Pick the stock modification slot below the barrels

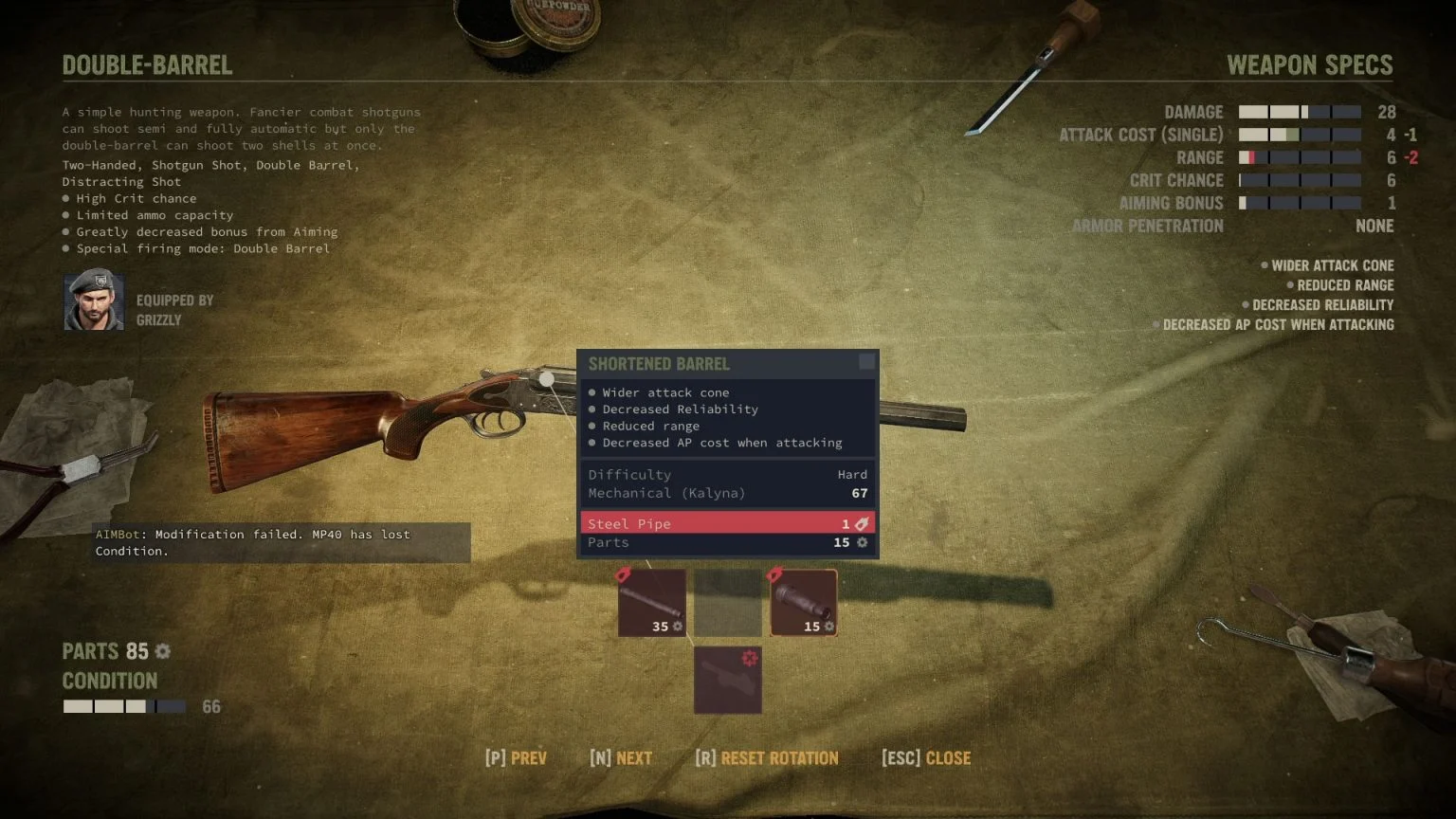pyautogui.click(x=727, y=680)
